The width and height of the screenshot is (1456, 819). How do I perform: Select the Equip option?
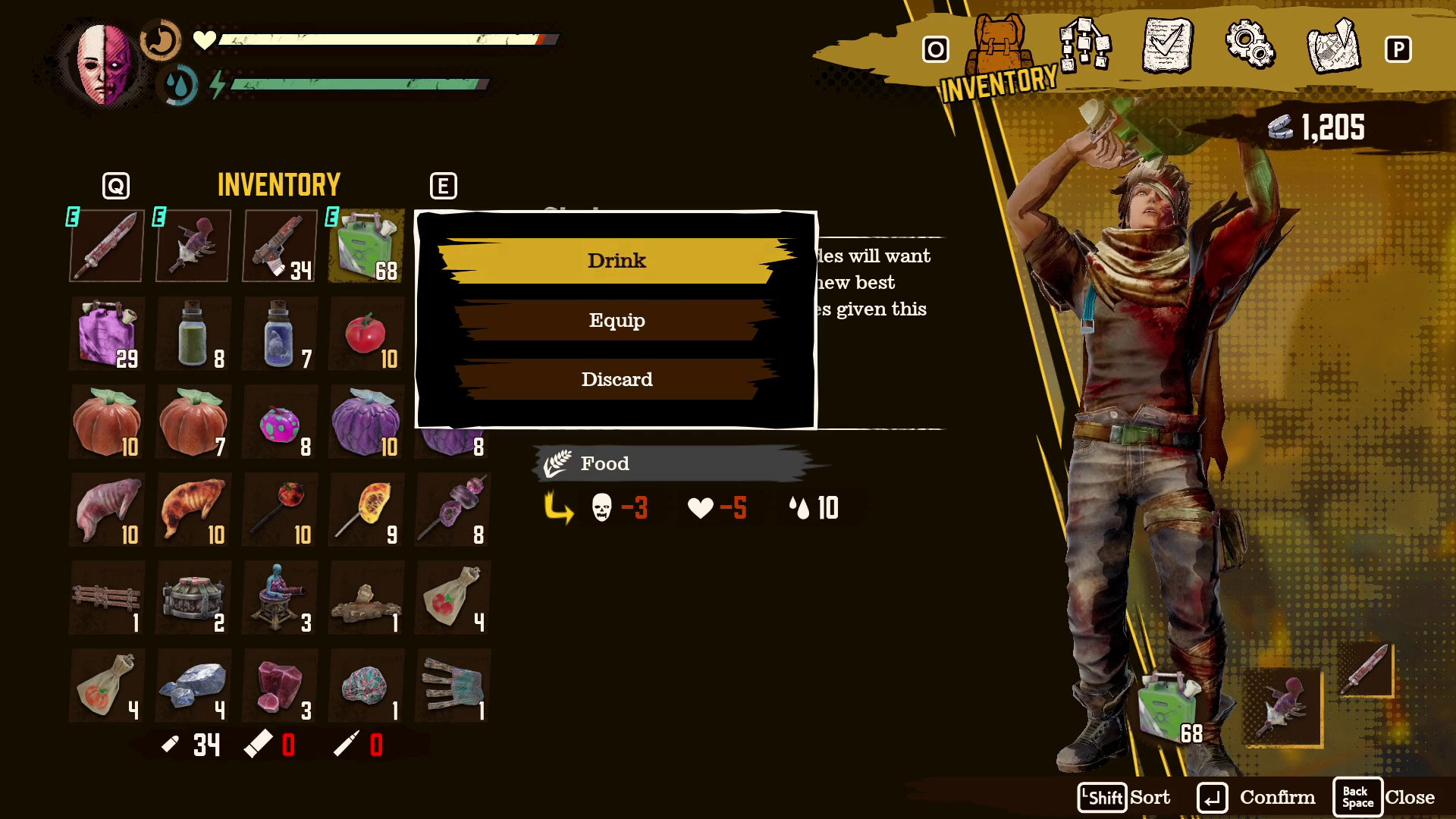point(617,320)
